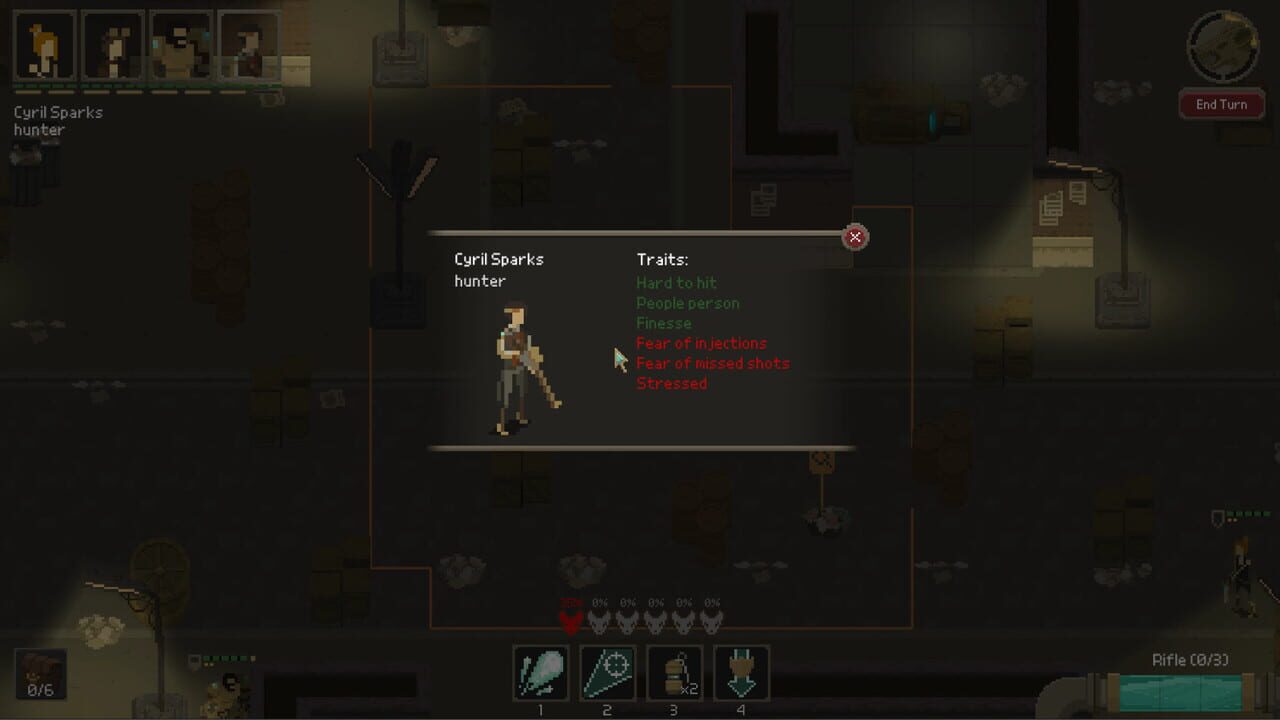This screenshot has height=720, width=1280.
Task: Select the second party member portrait
Action: tap(112, 45)
